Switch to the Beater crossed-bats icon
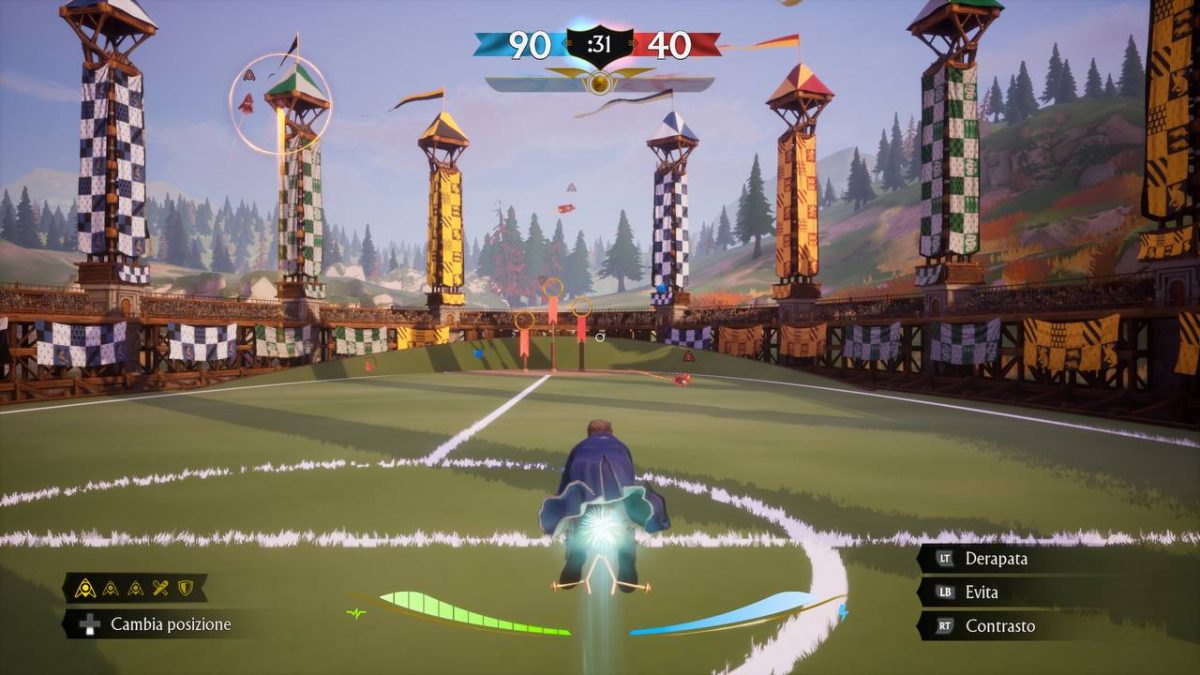This screenshot has height=675, width=1200. tap(160, 588)
